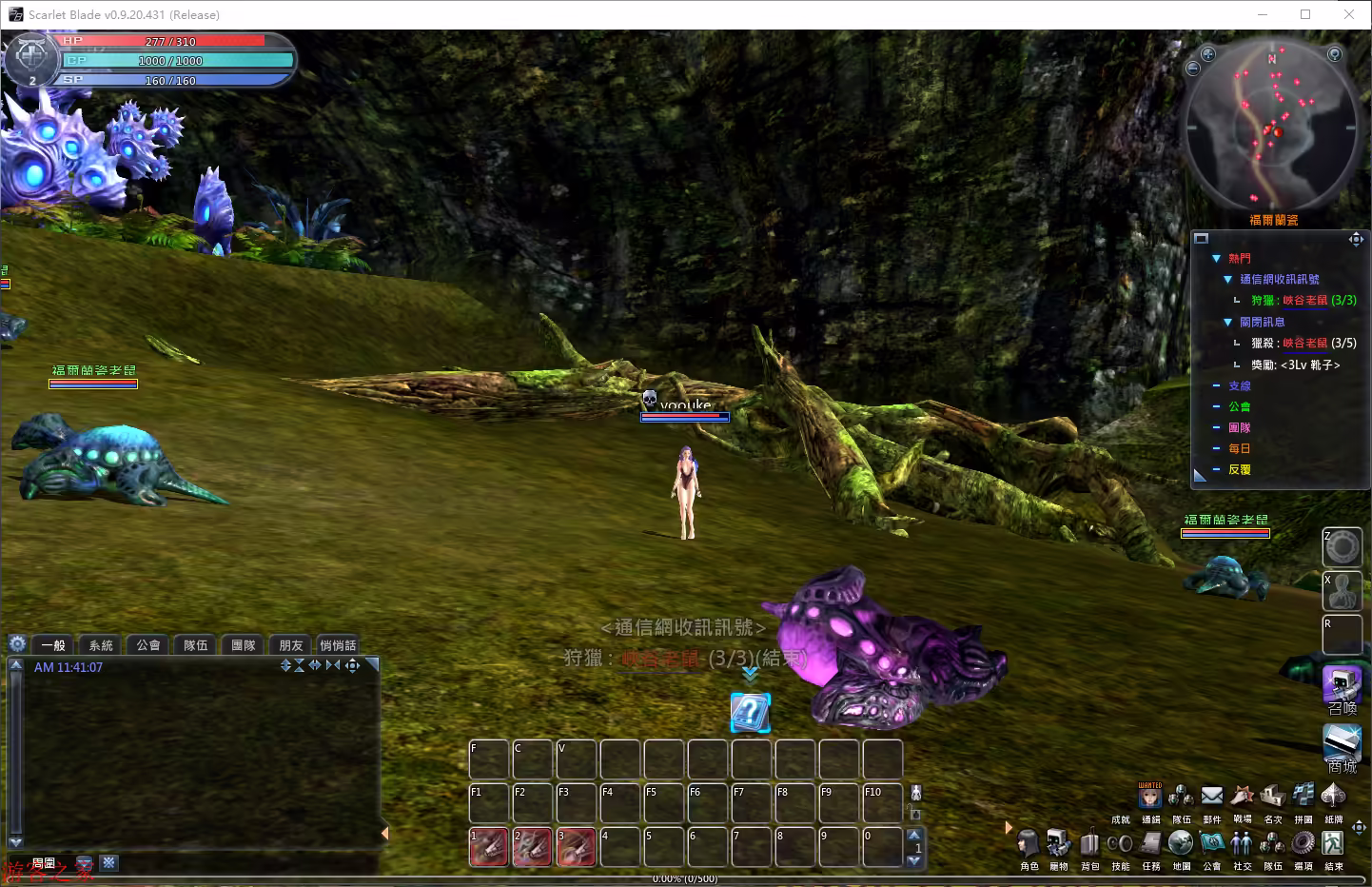
Task: Open chat settings gear icon
Action: pos(17,643)
